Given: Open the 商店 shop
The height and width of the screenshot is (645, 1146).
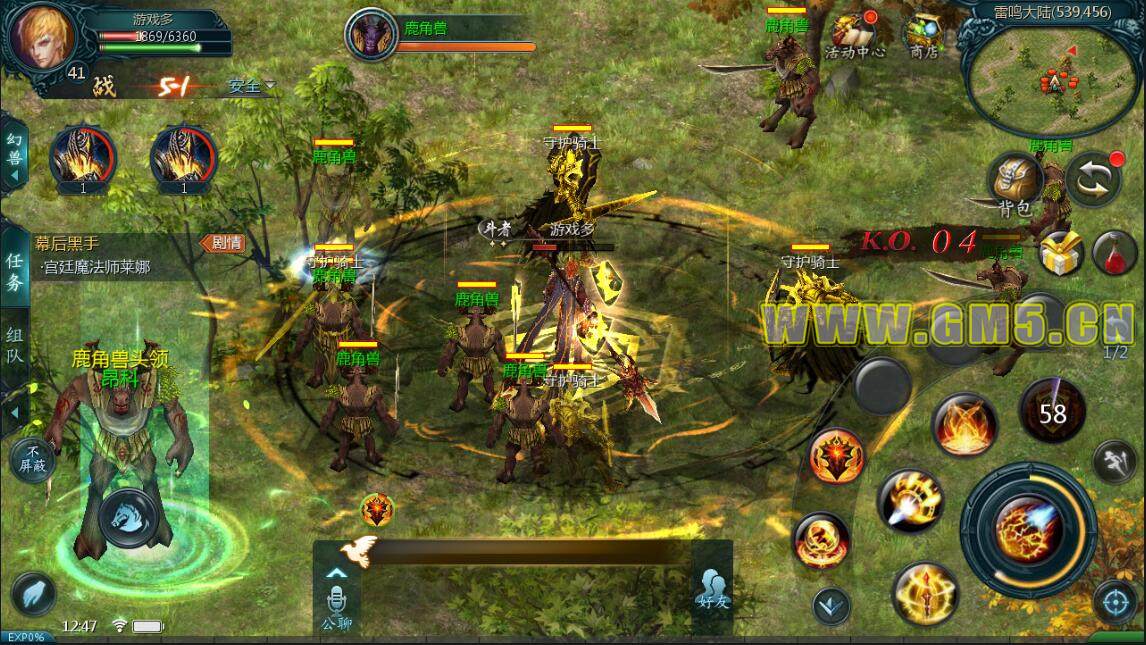Looking at the screenshot, I should [923, 36].
